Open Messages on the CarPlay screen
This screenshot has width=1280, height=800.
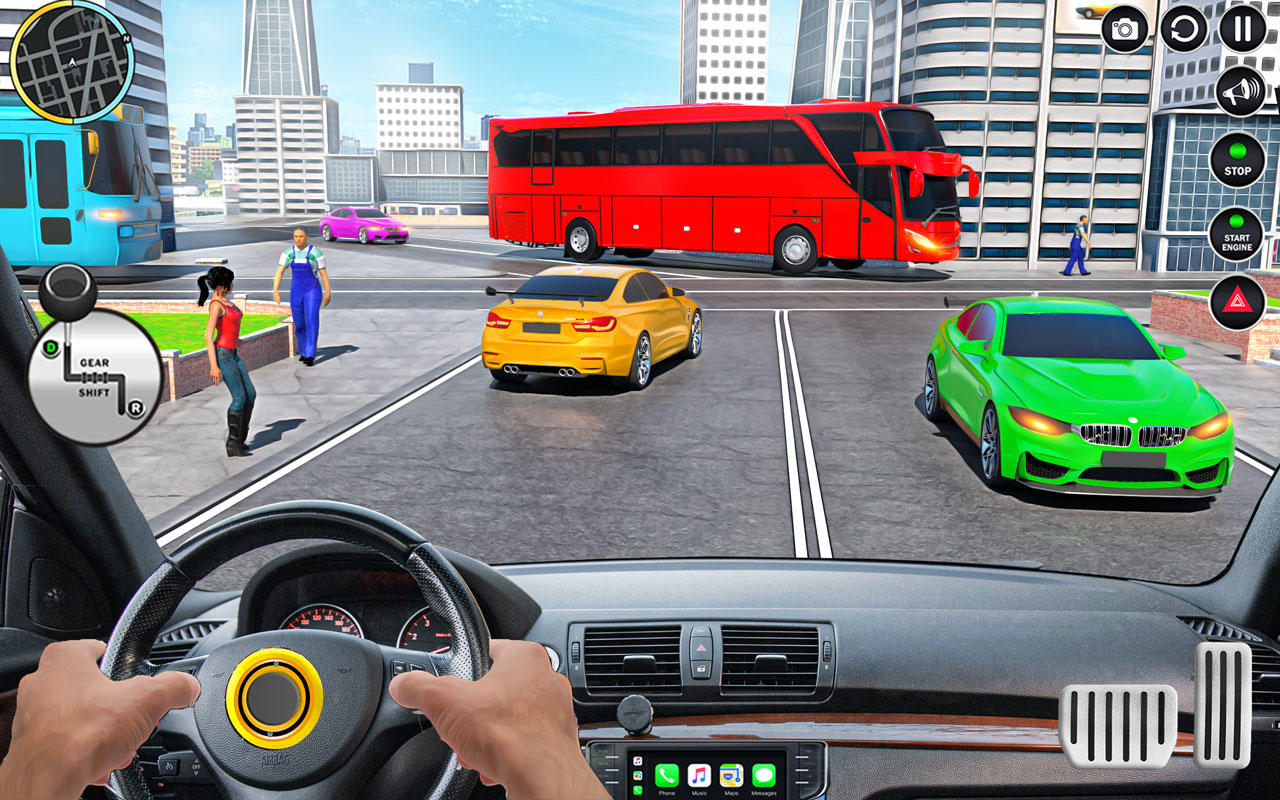763,776
